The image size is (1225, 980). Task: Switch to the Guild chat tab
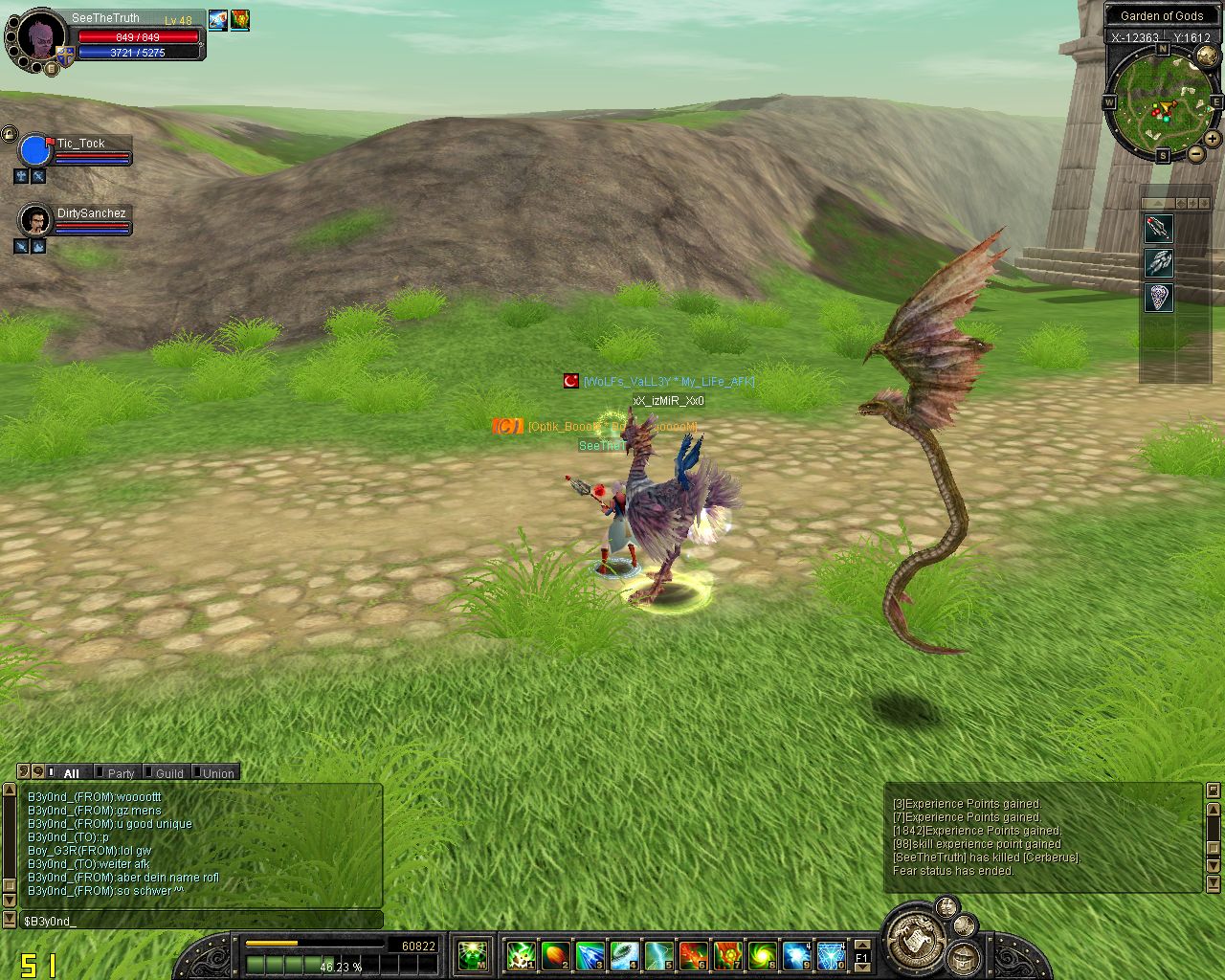[x=168, y=773]
